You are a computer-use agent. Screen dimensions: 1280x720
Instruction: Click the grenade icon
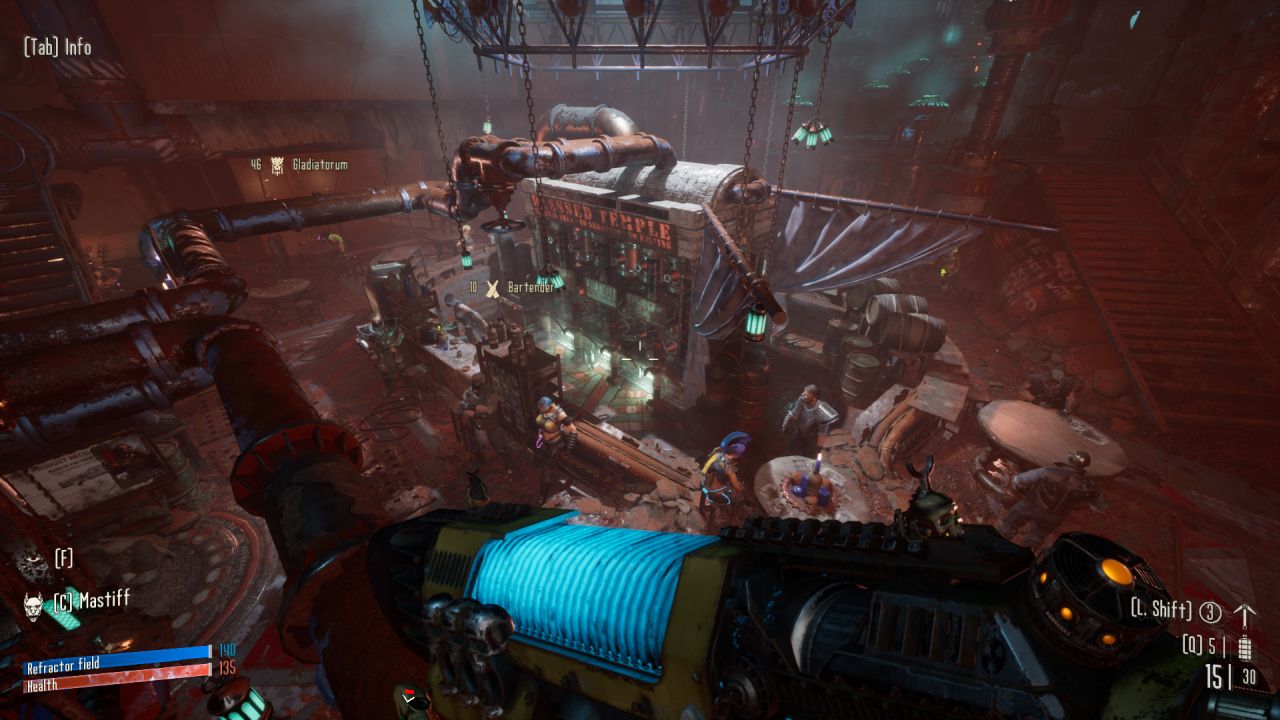point(1245,646)
